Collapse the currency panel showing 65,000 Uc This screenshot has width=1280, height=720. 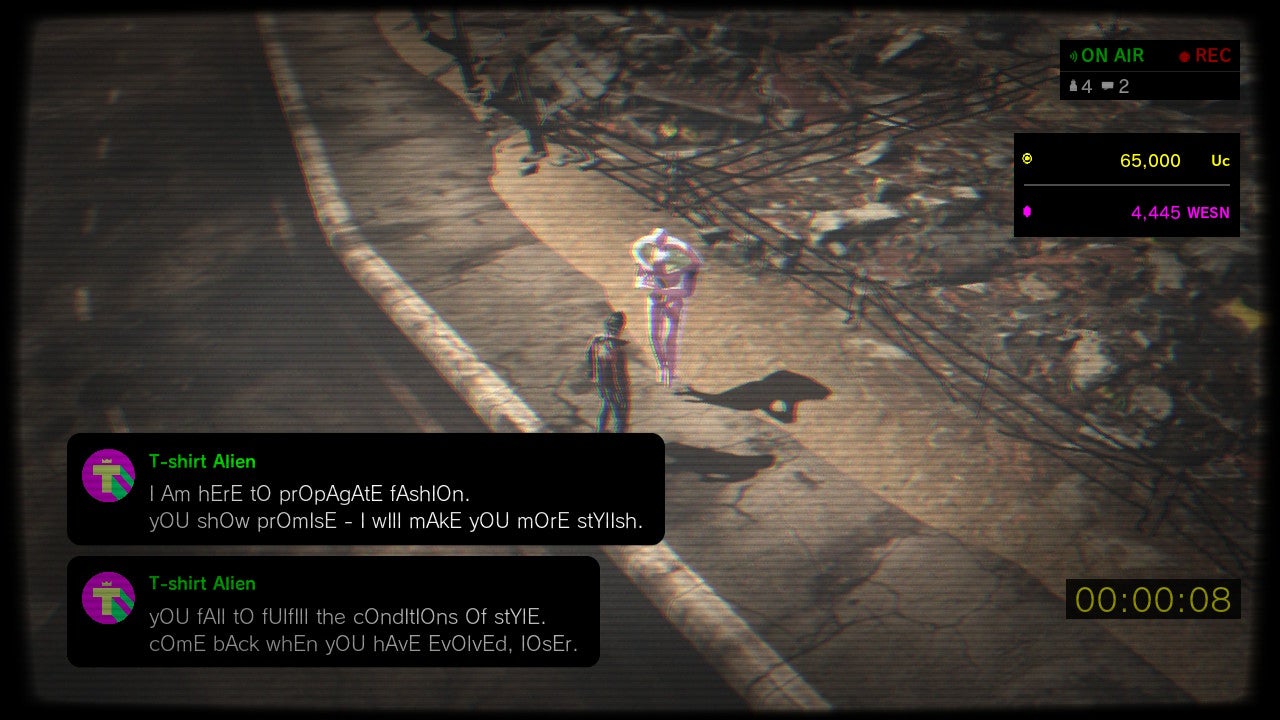click(1126, 160)
